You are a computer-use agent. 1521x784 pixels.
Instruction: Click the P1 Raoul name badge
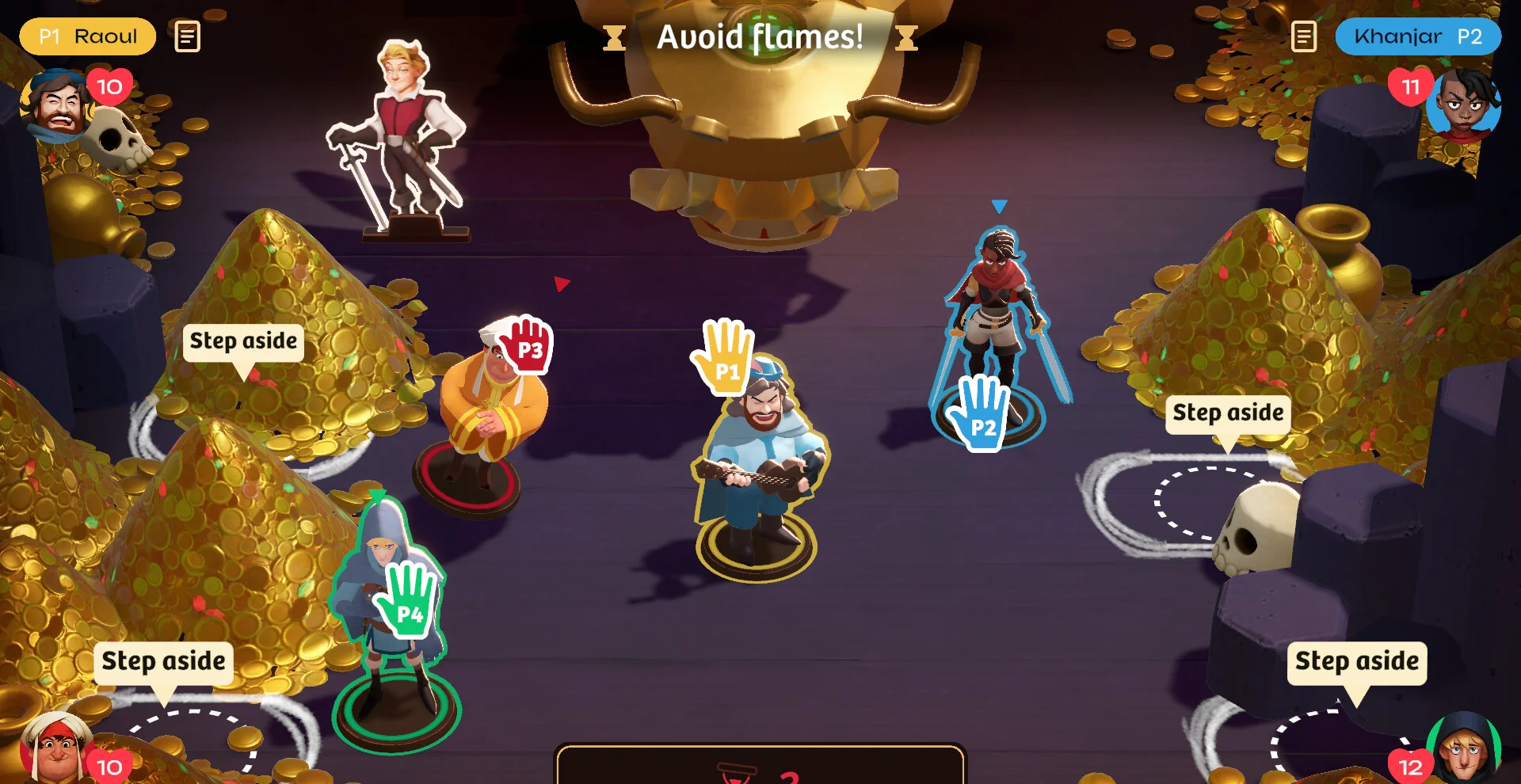87,36
